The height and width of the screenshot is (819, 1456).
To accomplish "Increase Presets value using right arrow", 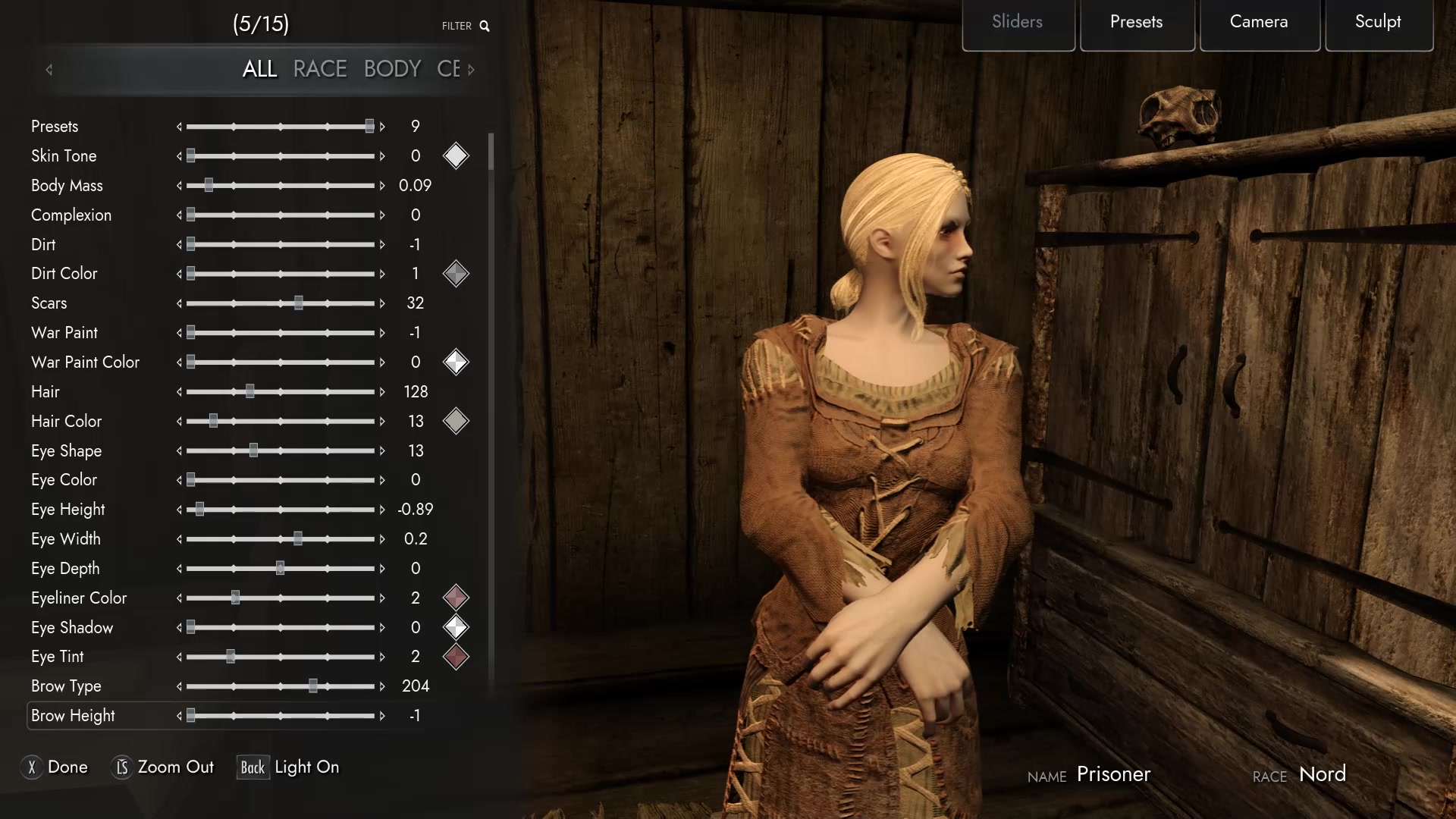I will tap(384, 127).
